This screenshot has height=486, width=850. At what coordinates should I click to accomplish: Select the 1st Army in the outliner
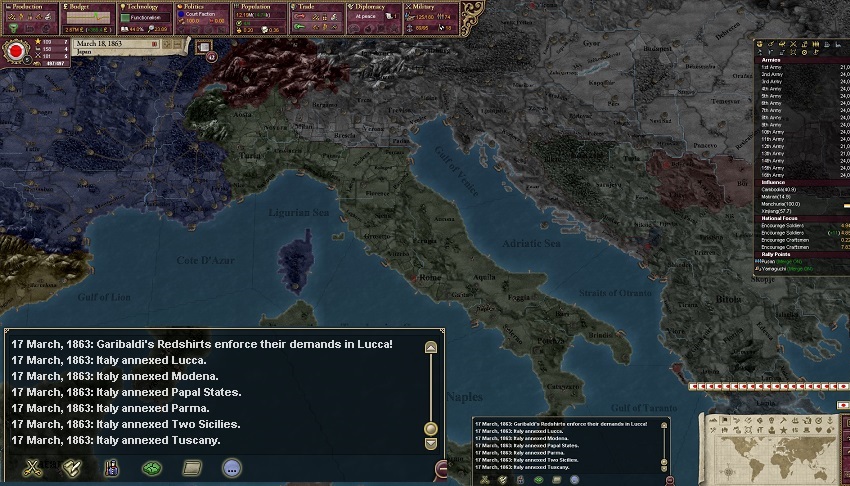pos(772,67)
